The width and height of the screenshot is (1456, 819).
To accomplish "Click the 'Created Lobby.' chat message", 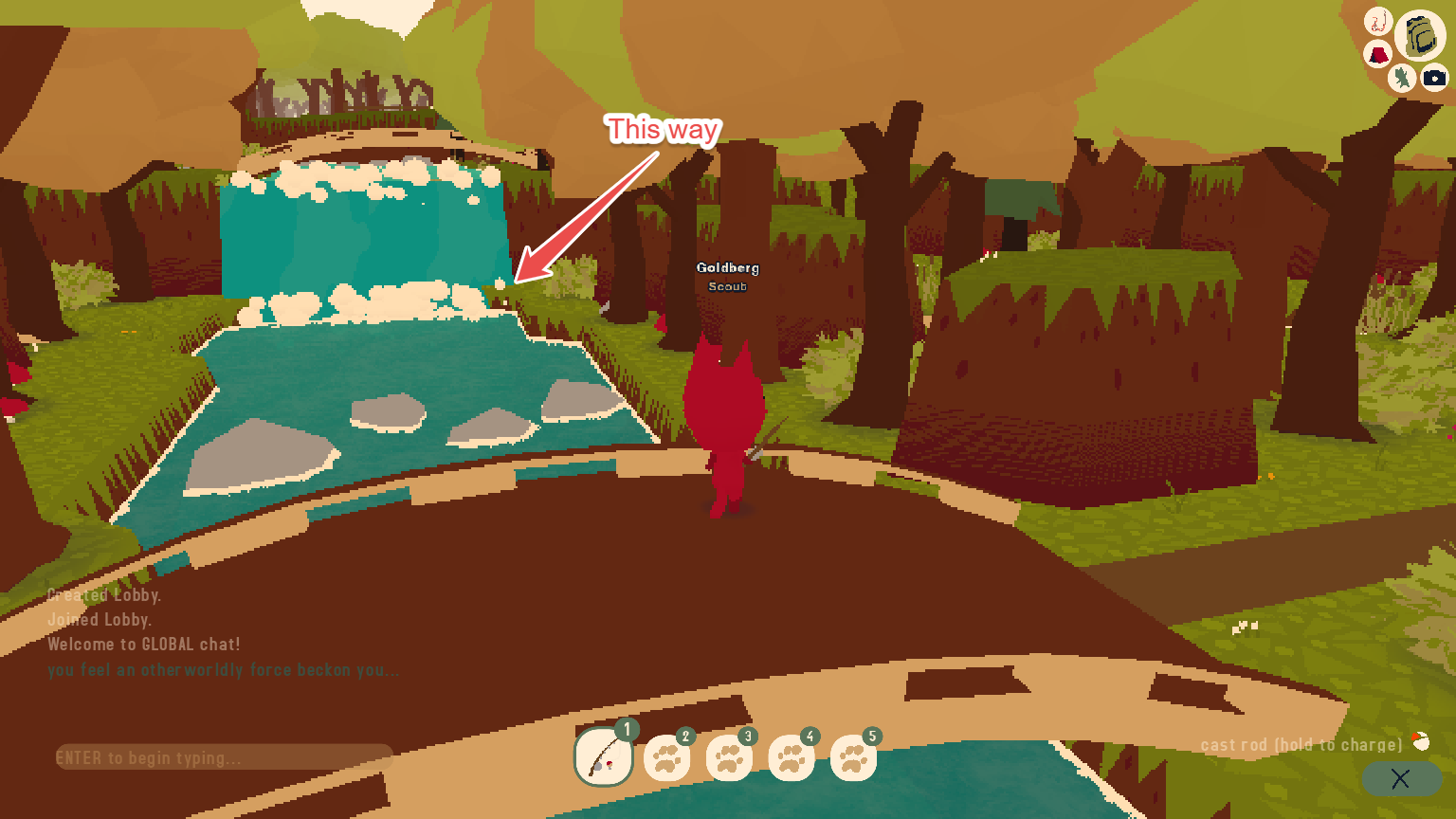I will (104, 594).
